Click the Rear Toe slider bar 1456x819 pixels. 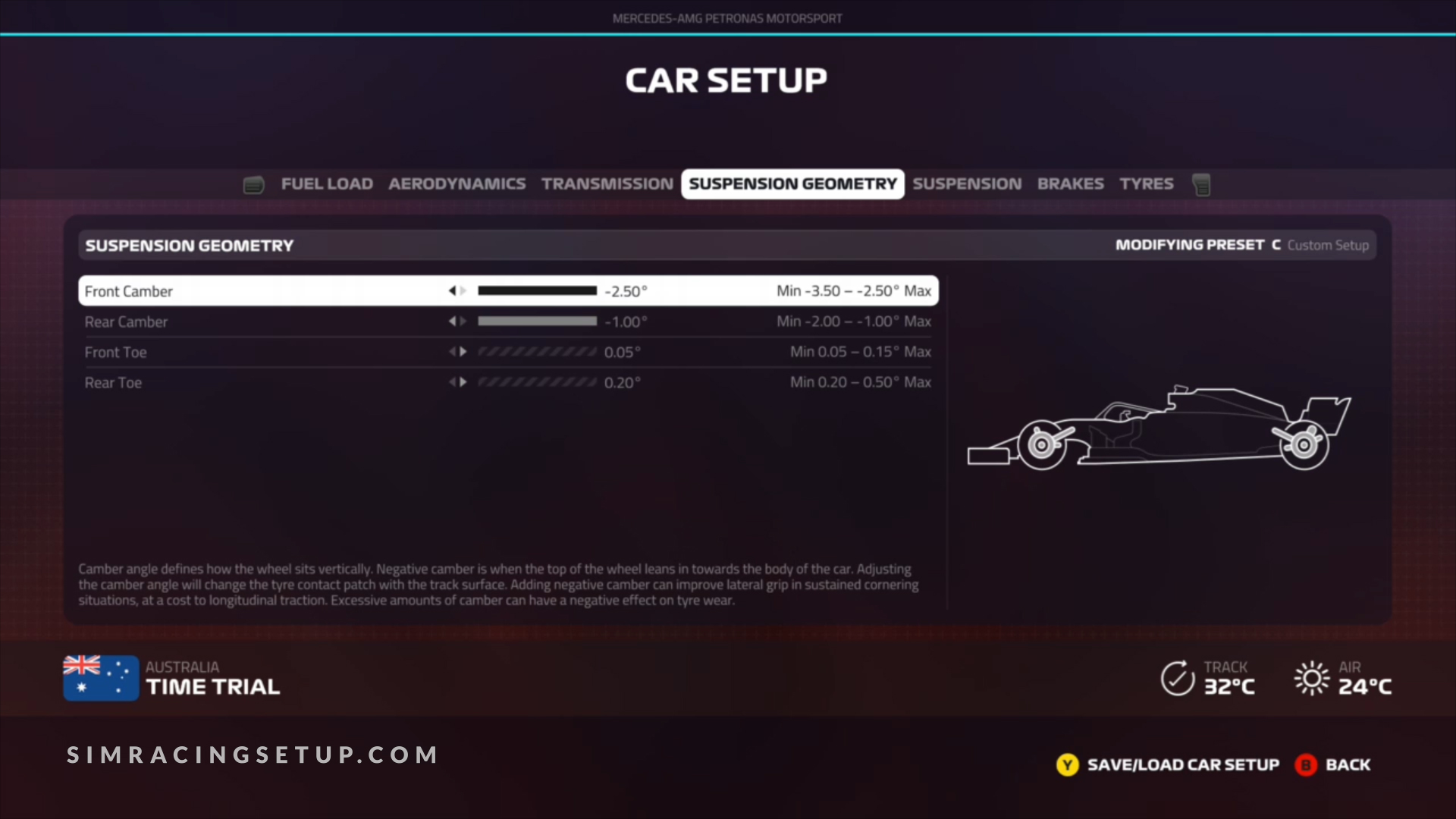point(537,382)
